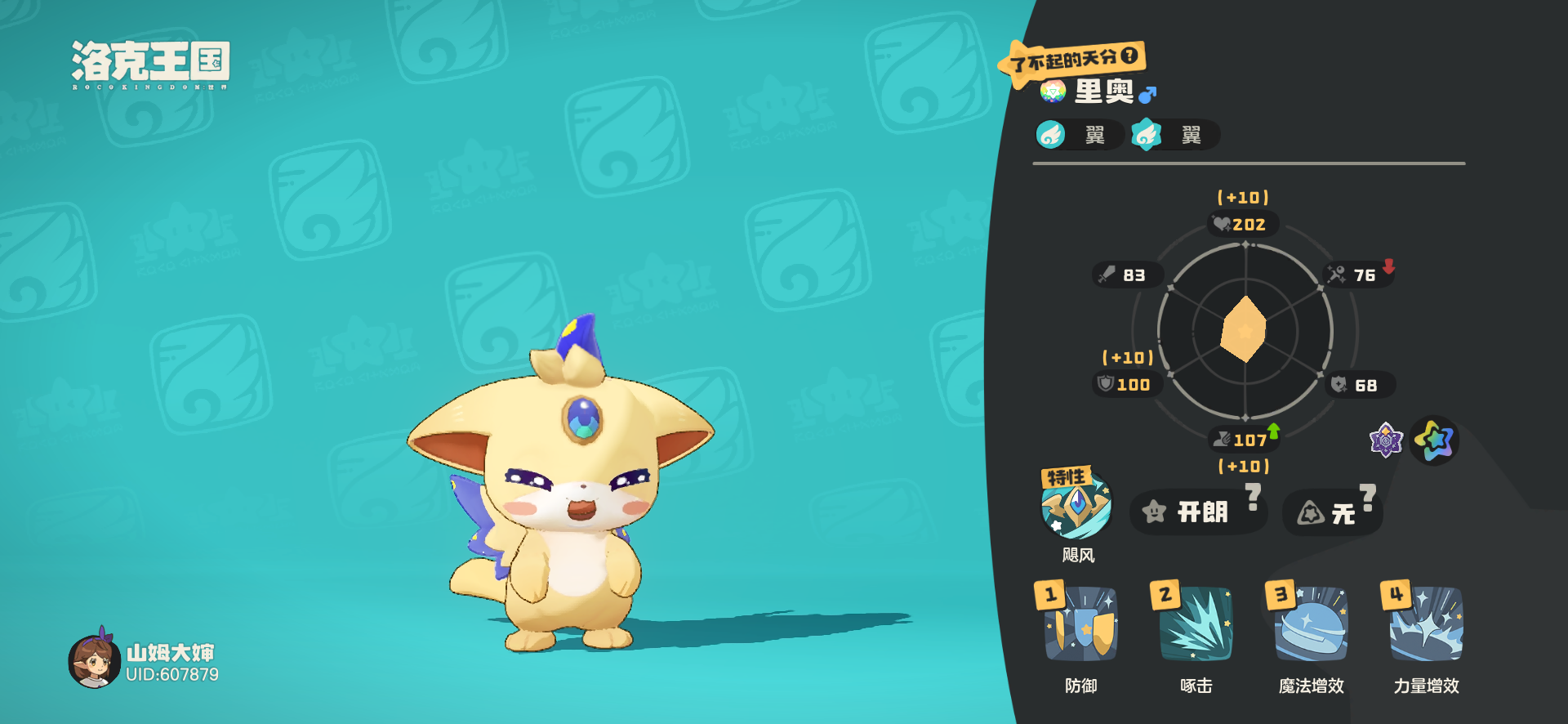Screen dimensions: 1568x724
Task: Open the 了不起的天分 talent help tooltip
Action: tap(1129, 56)
